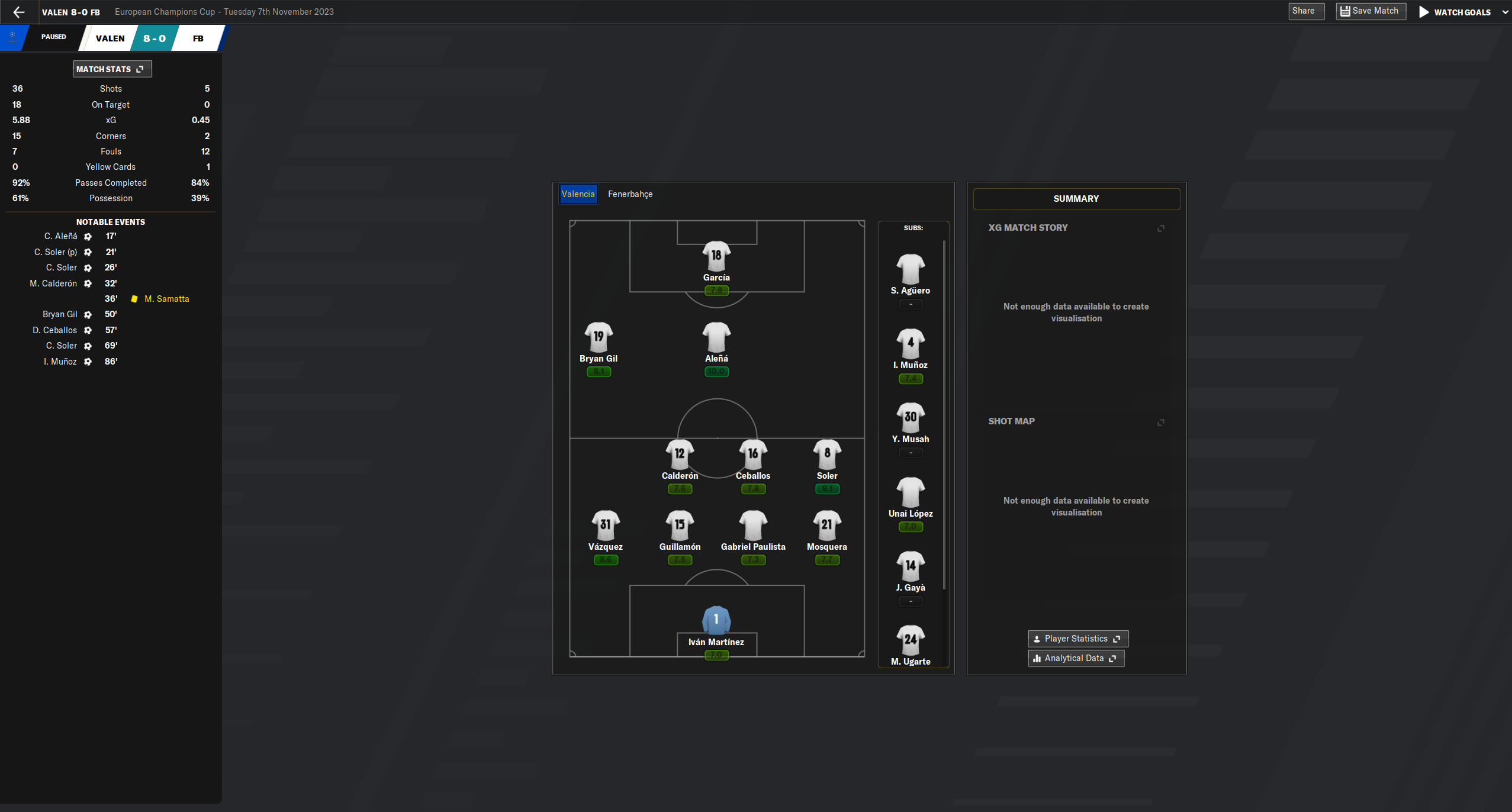Click the Share button
This screenshot has height=812, width=1512.
pos(1305,11)
